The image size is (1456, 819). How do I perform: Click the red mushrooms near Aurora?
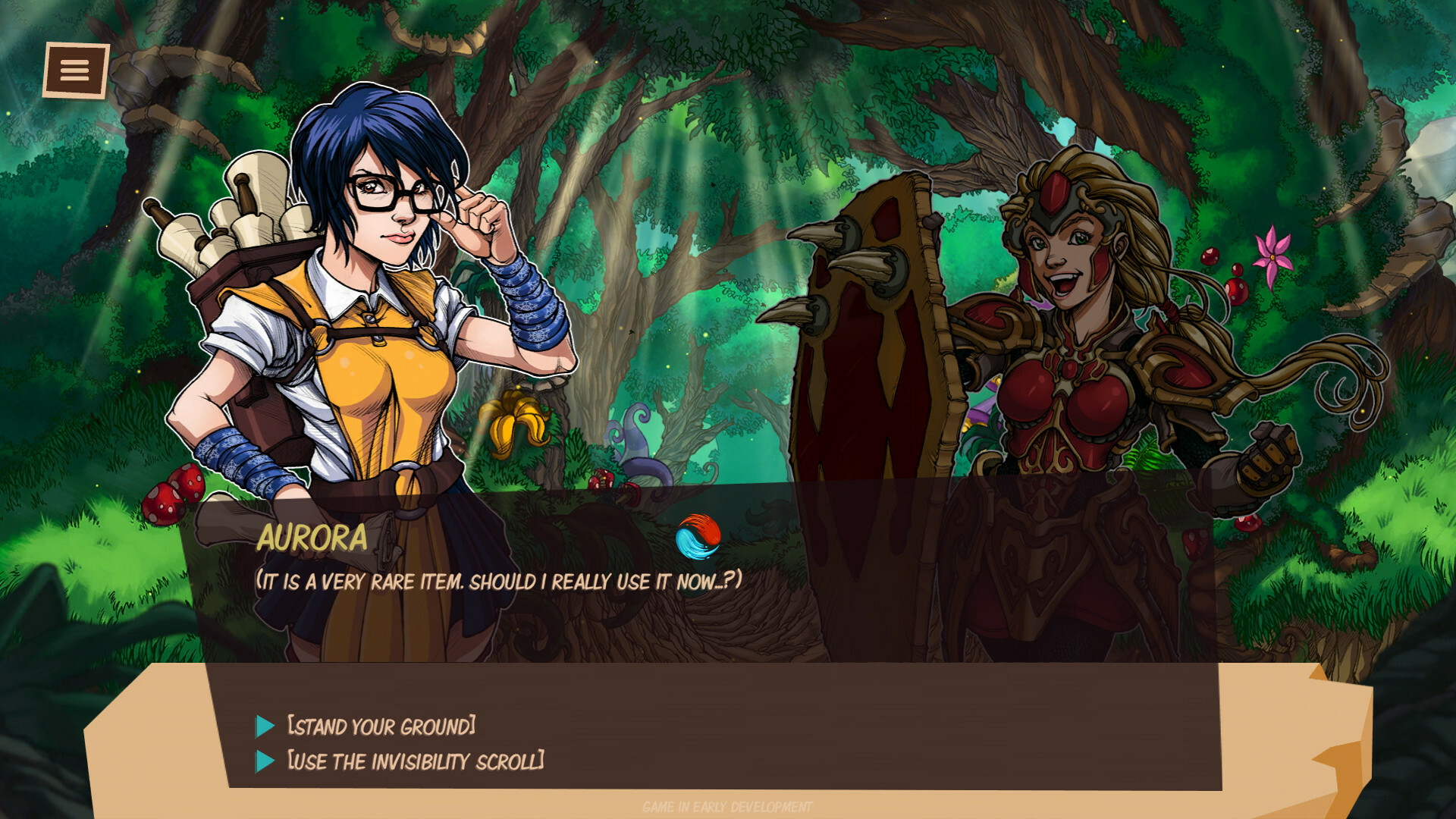point(172,494)
